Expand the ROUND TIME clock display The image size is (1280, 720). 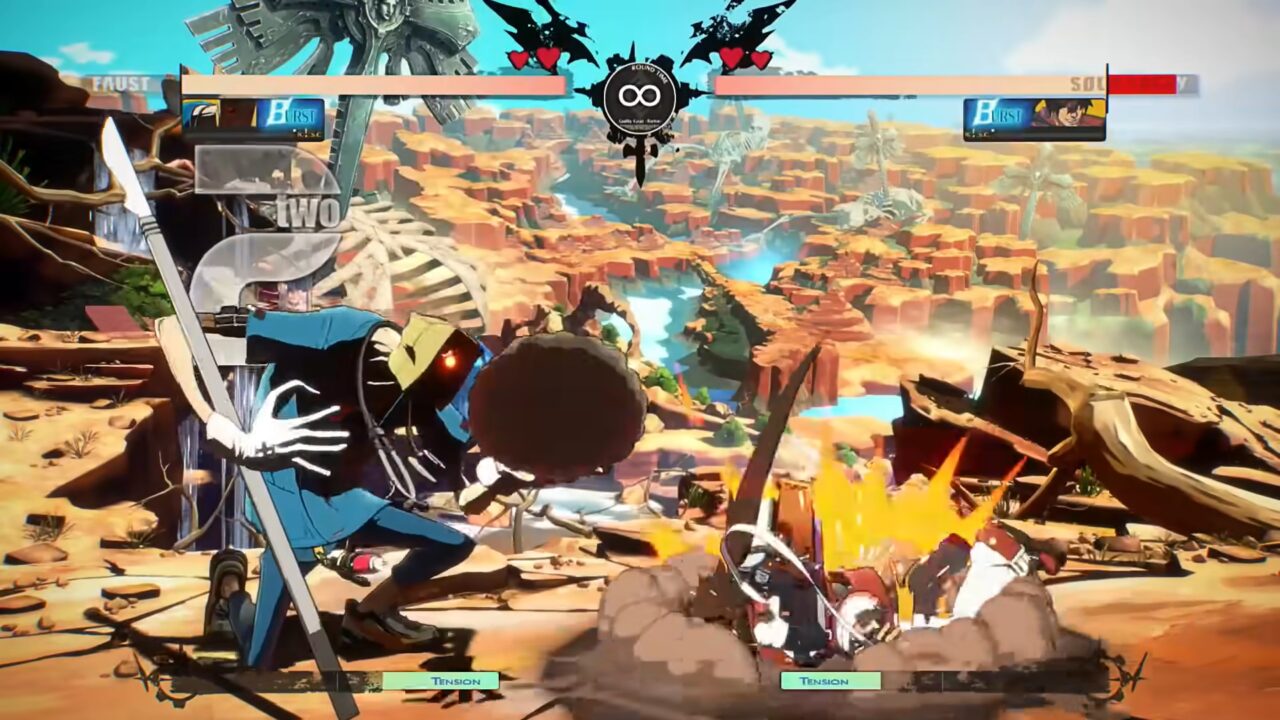(x=640, y=100)
